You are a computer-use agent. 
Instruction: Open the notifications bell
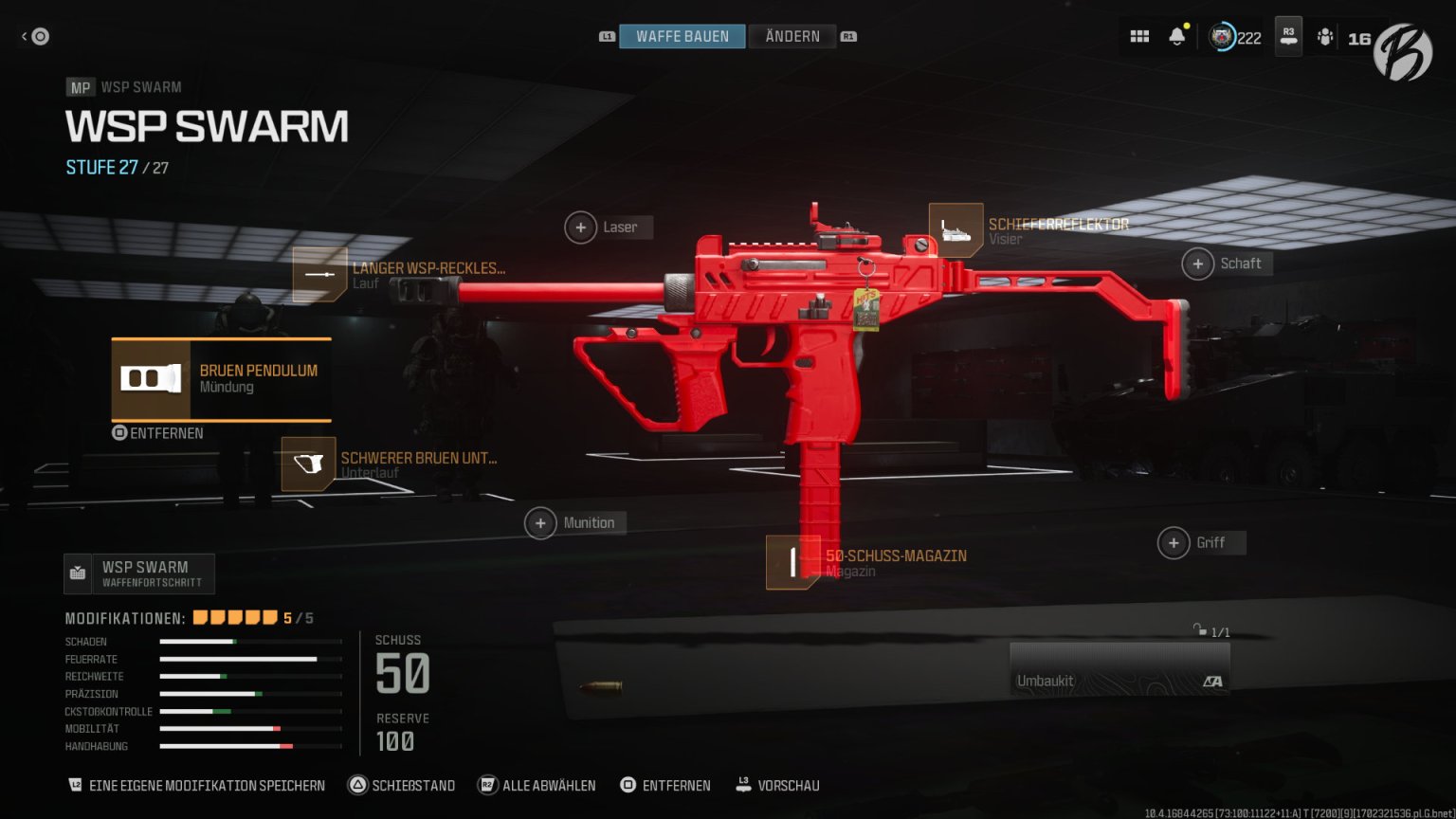[1176, 35]
